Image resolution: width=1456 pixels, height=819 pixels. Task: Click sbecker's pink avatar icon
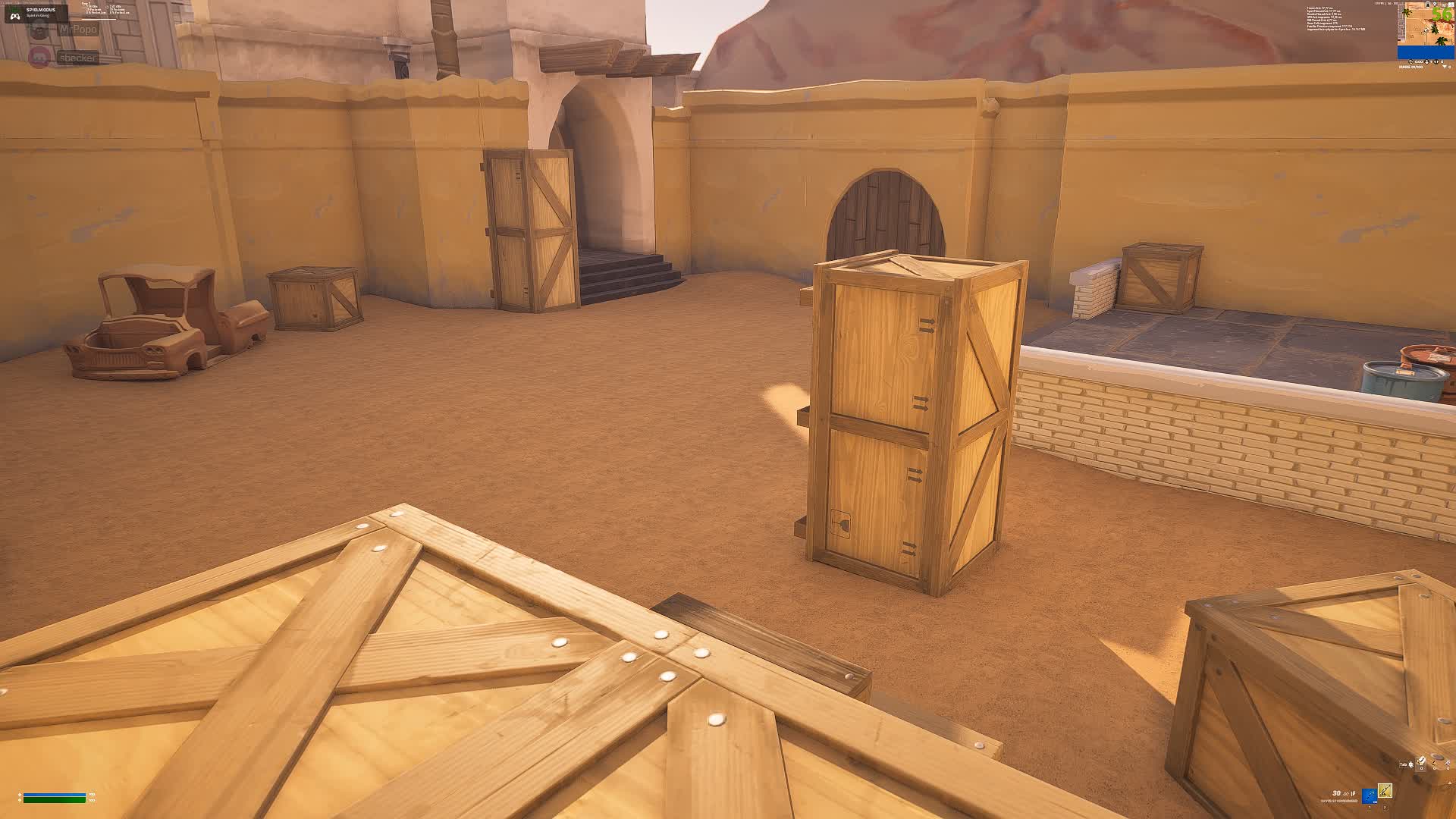pyautogui.click(x=38, y=57)
